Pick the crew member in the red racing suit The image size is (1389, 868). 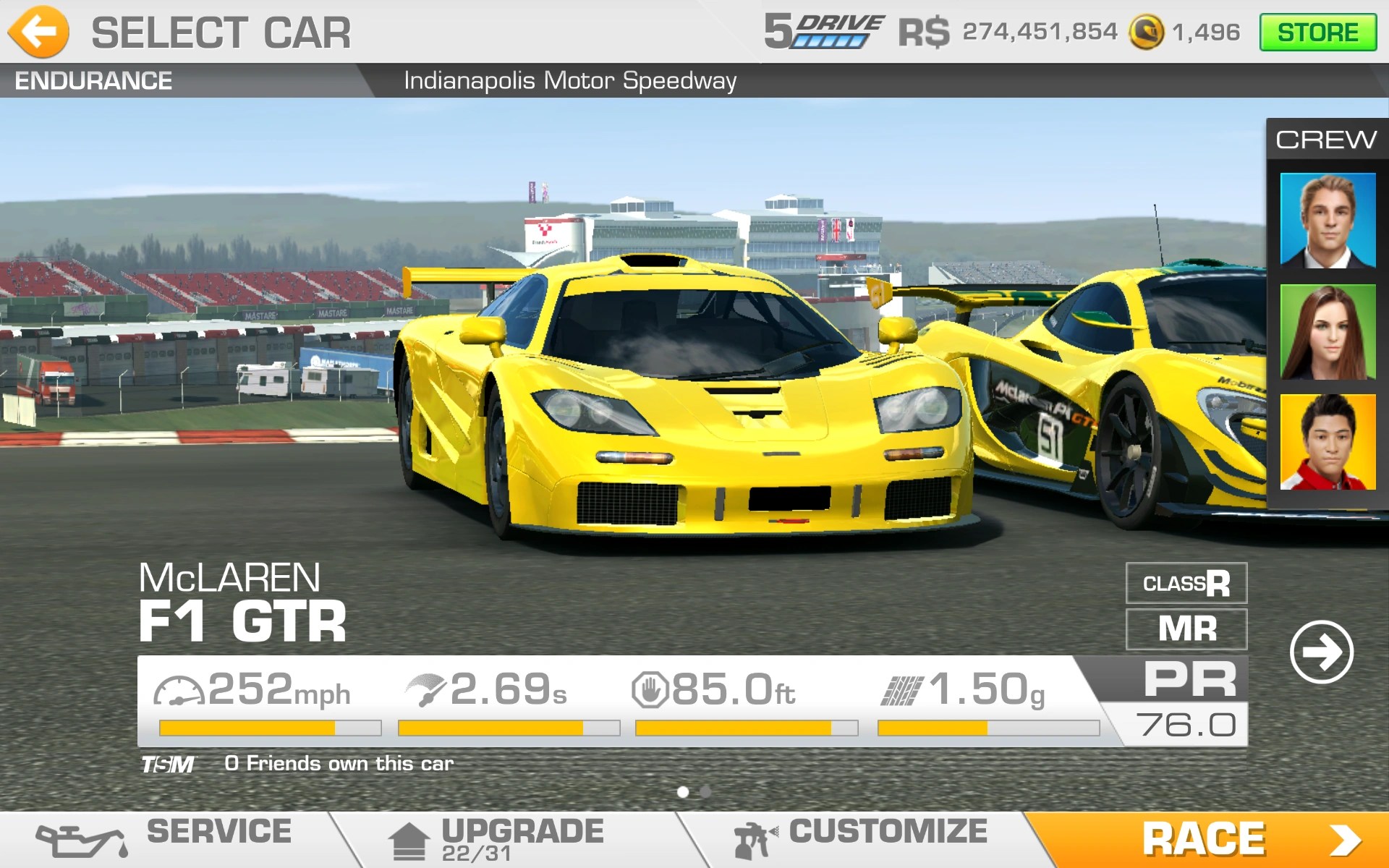click(x=1328, y=442)
